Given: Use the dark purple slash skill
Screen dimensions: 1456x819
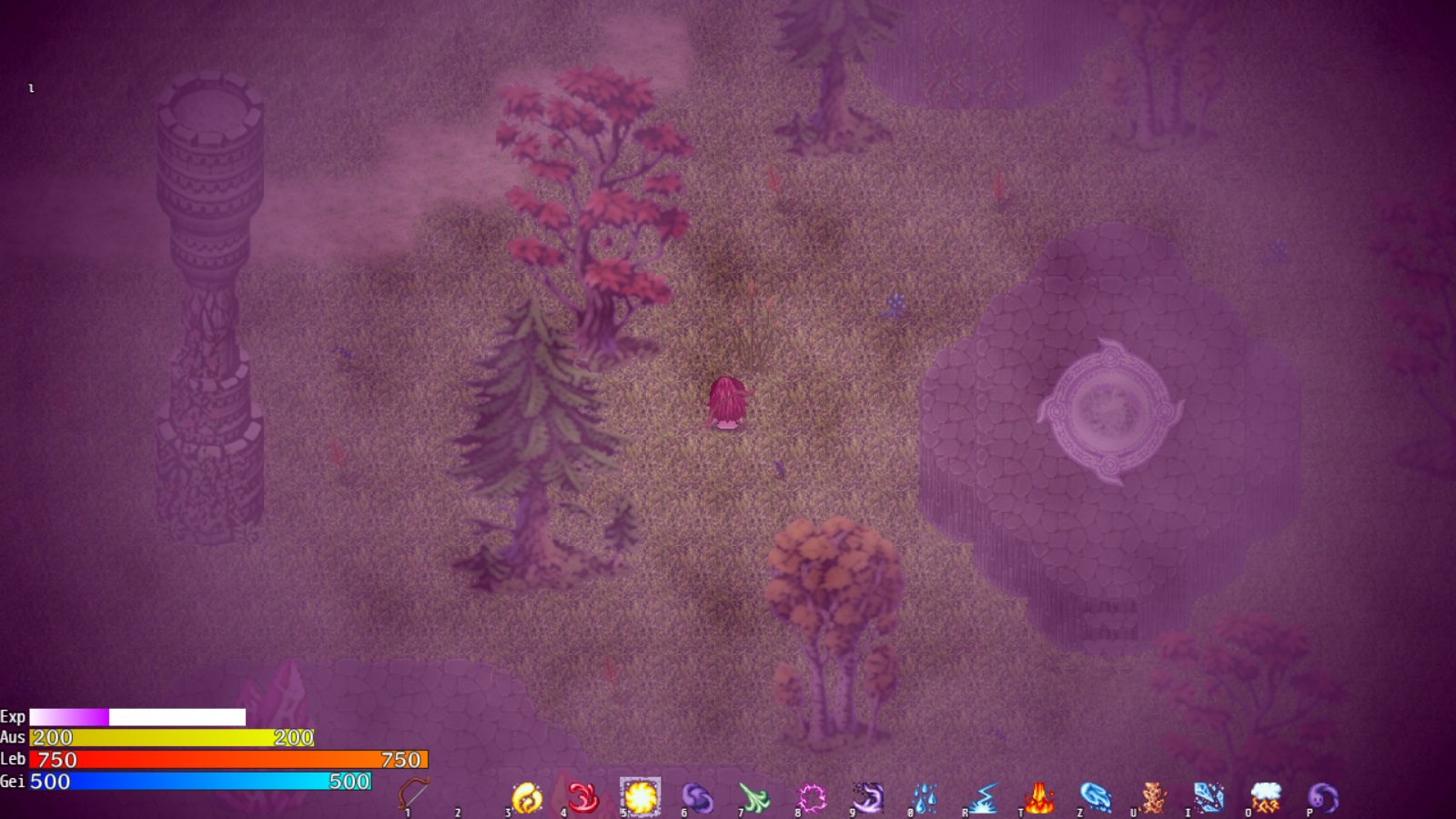Looking at the screenshot, I should tap(867, 798).
